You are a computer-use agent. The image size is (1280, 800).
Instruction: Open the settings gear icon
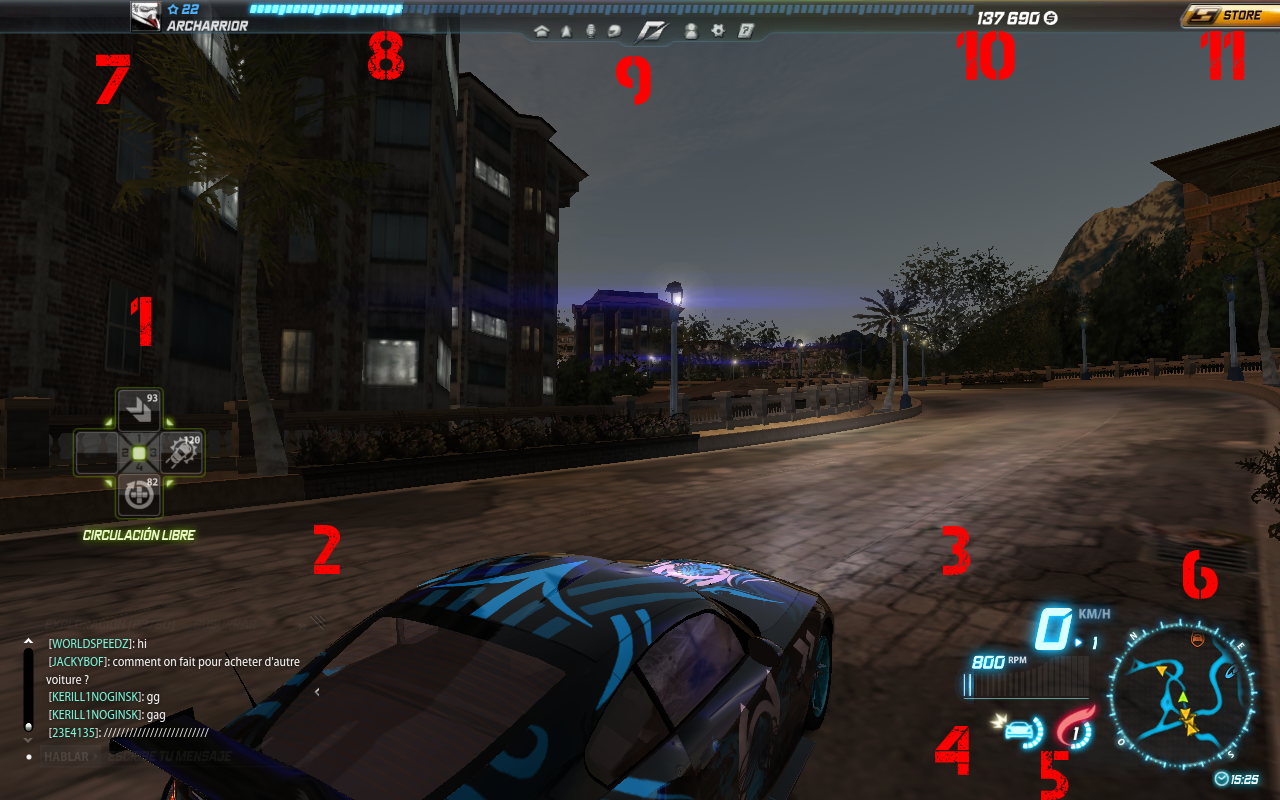pos(718,31)
